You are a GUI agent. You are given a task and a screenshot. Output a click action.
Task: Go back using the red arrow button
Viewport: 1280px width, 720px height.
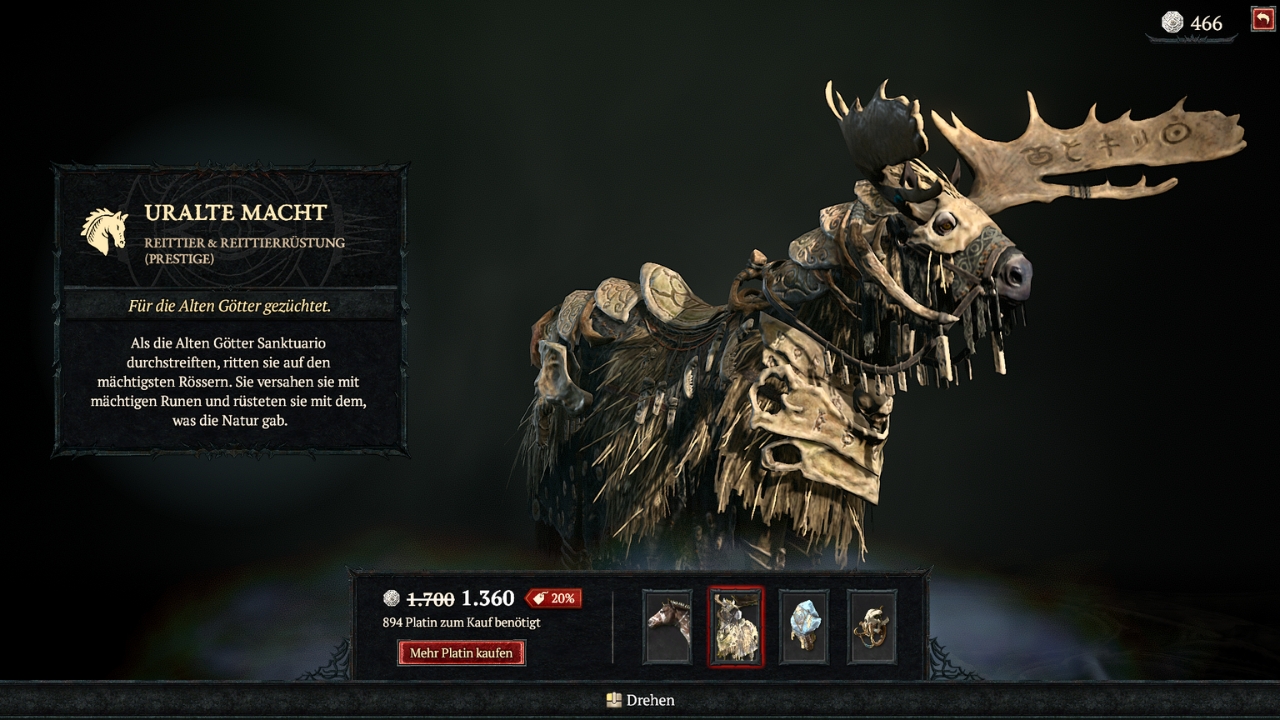(x=1262, y=19)
